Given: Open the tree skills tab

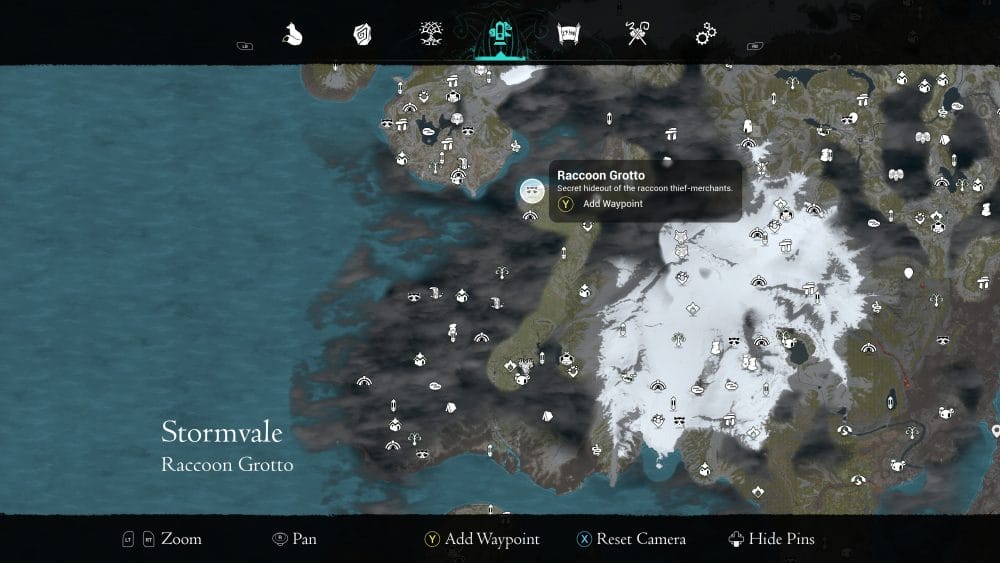Looking at the screenshot, I should pos(431,36).
